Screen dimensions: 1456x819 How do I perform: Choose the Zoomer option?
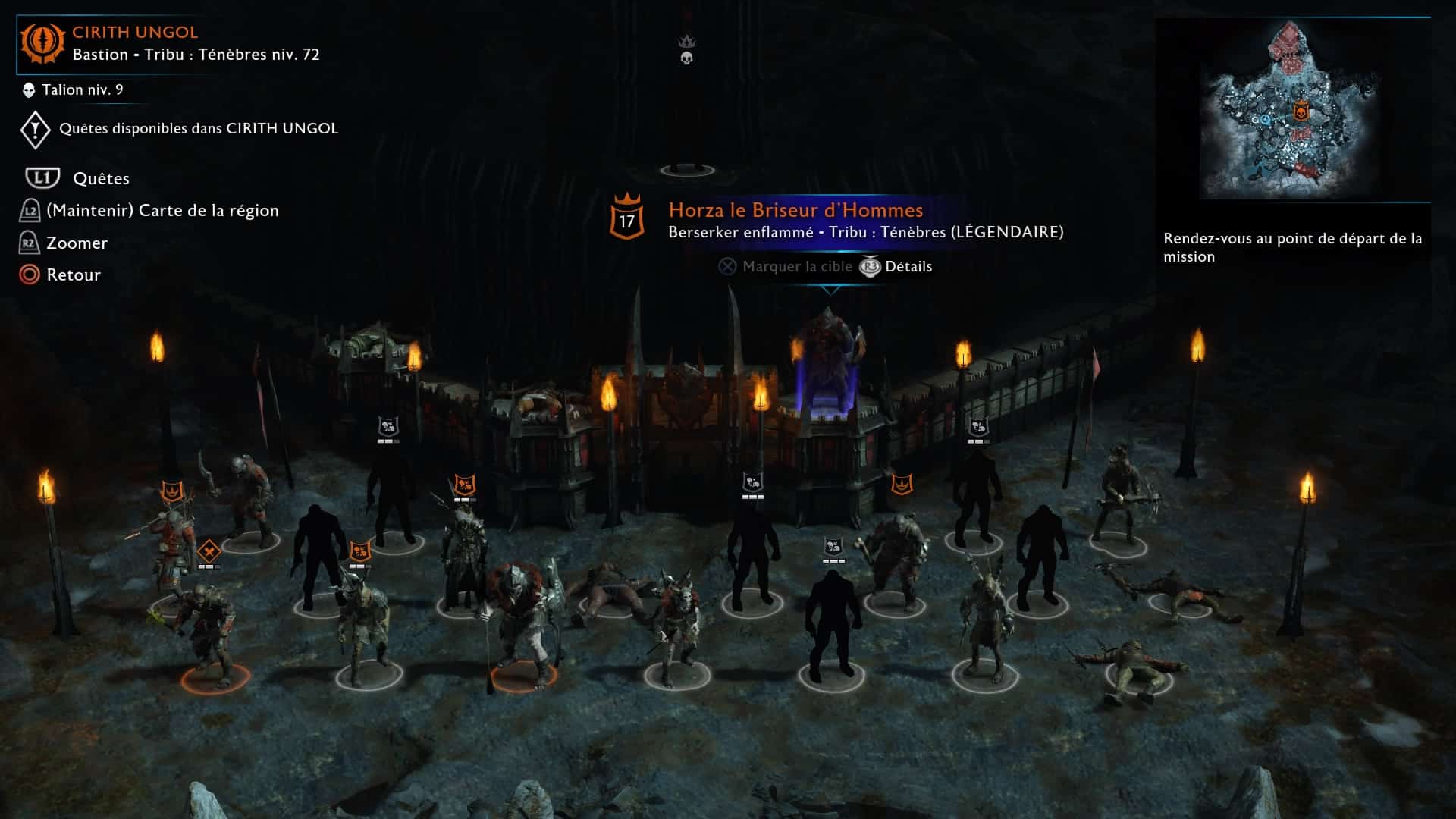(x=77, y=243)
